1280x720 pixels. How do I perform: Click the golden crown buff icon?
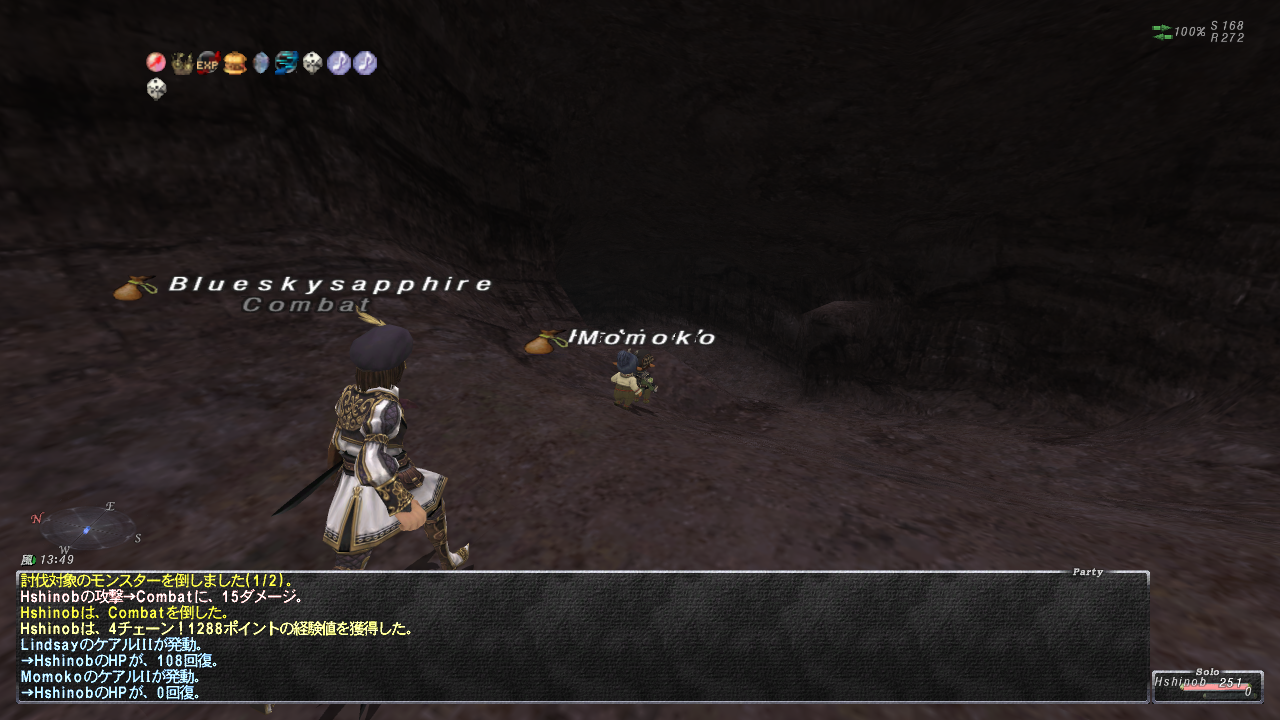click(182, 63)
